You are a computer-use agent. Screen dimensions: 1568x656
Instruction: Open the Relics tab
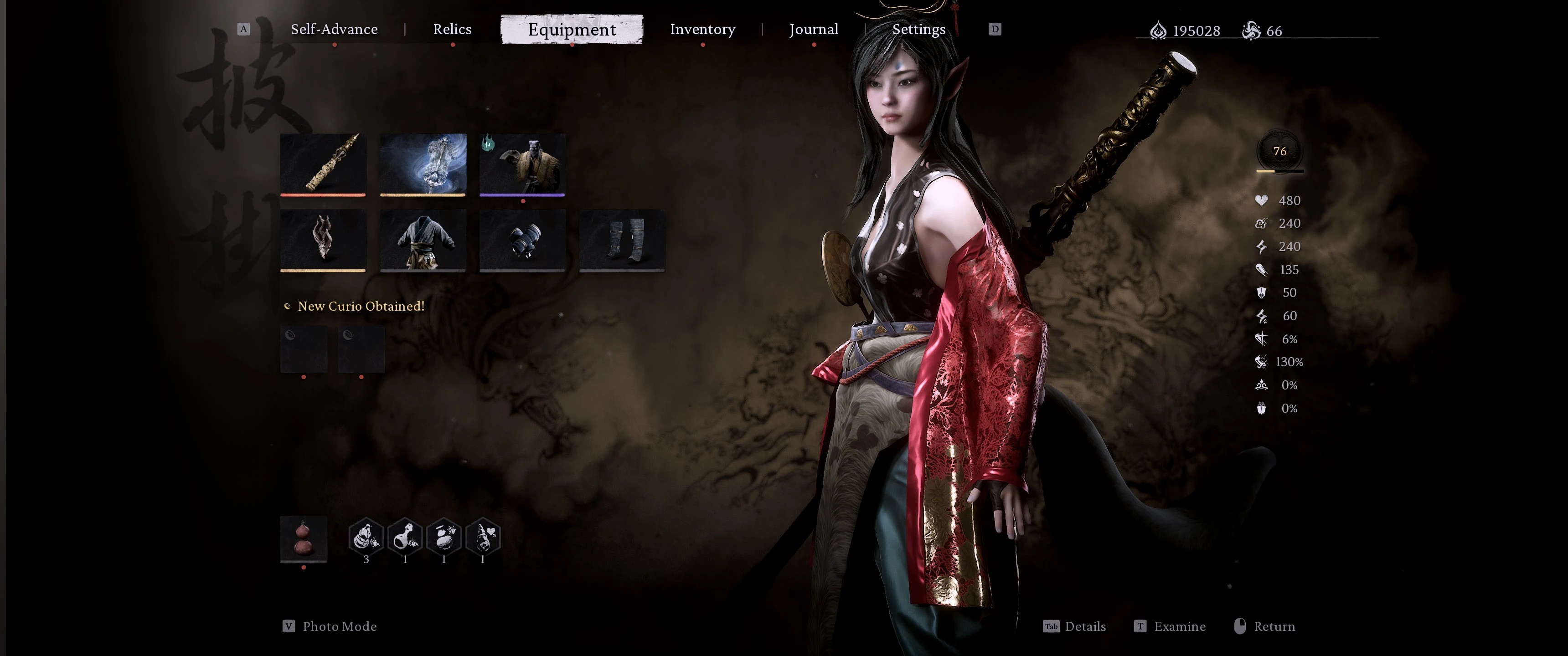[452, 29]
